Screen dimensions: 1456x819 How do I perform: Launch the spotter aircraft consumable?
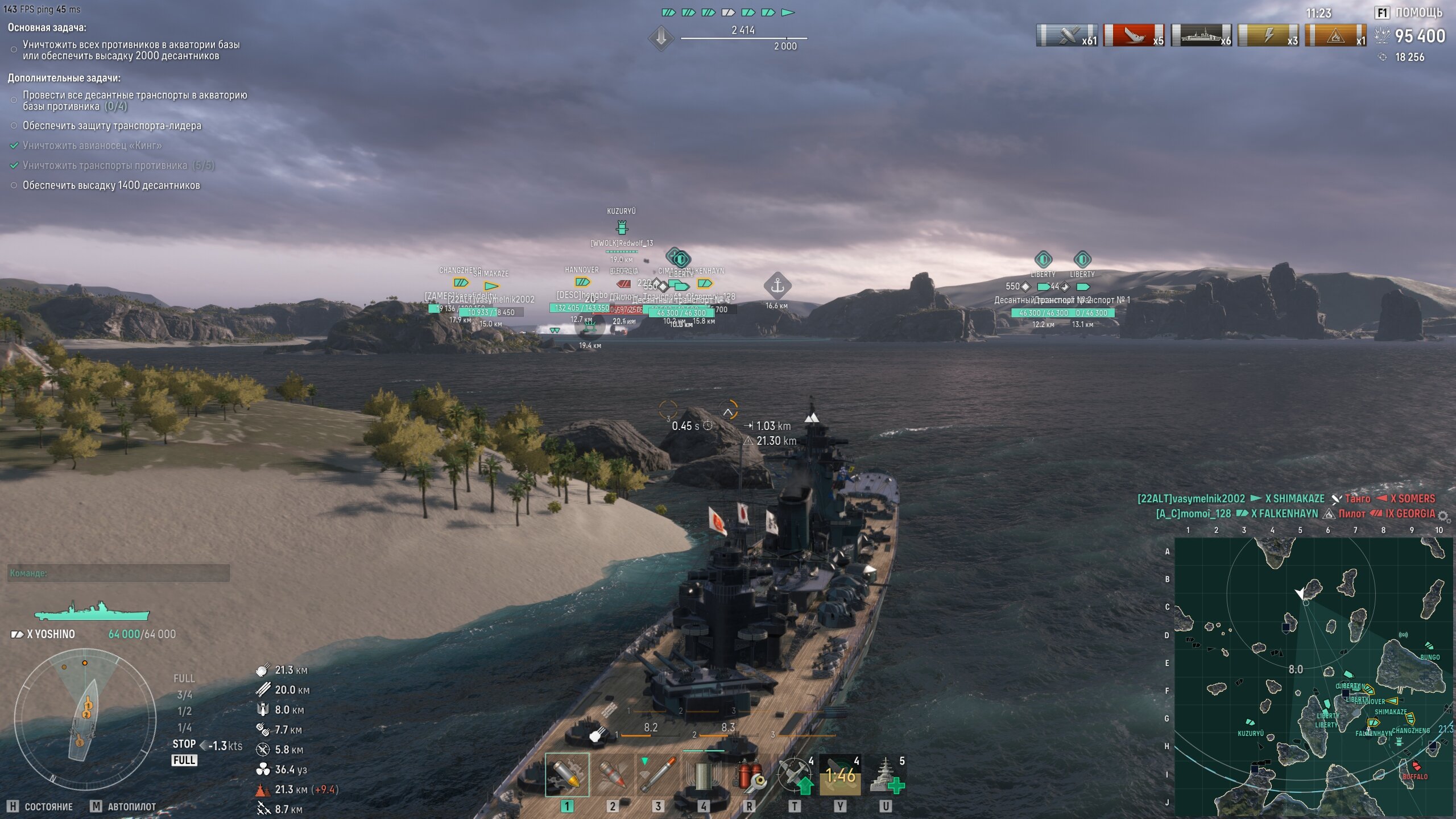tap(794, 775)
